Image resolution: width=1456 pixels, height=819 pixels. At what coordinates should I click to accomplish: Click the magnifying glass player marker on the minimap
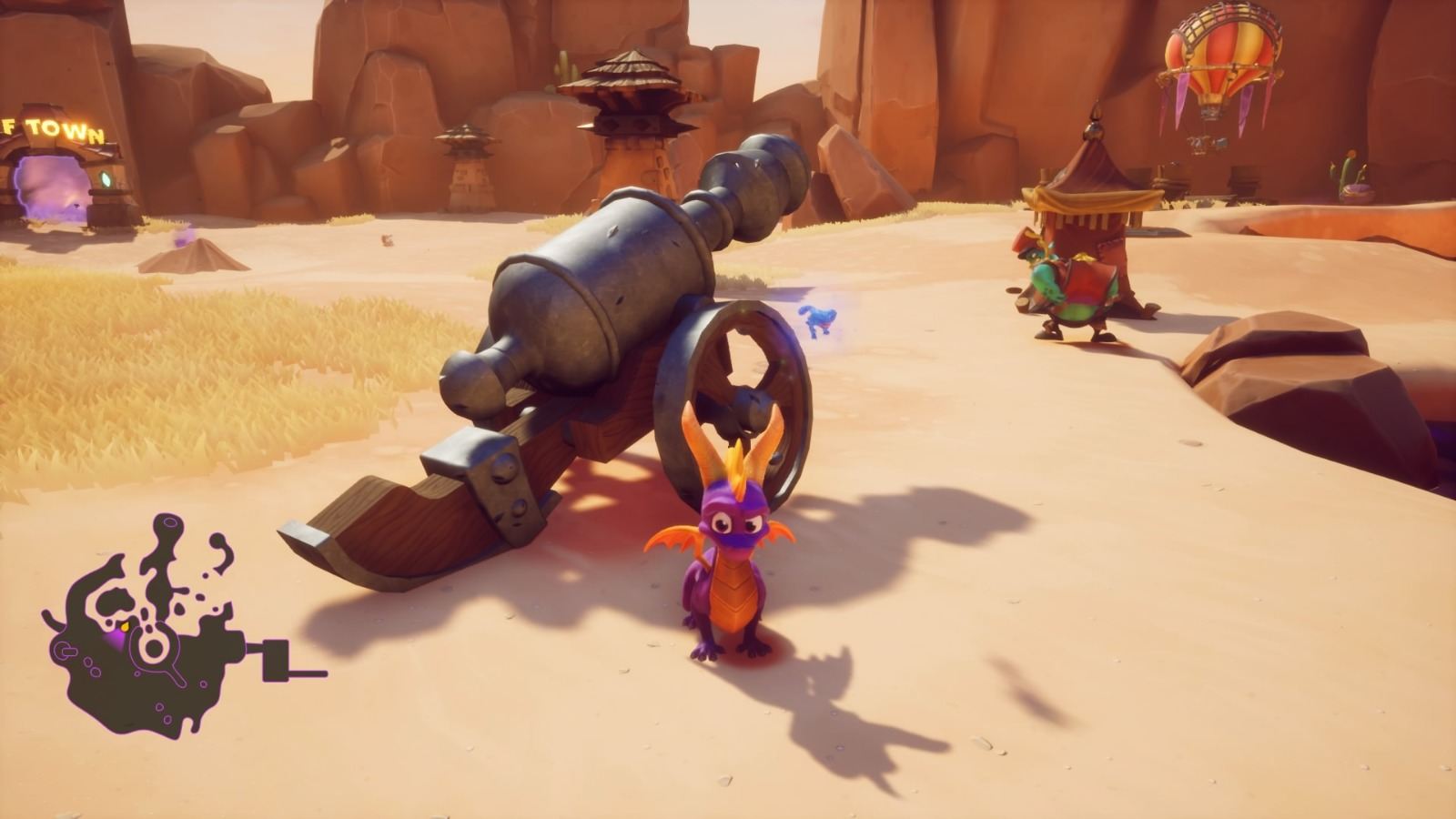click(154, 649)
